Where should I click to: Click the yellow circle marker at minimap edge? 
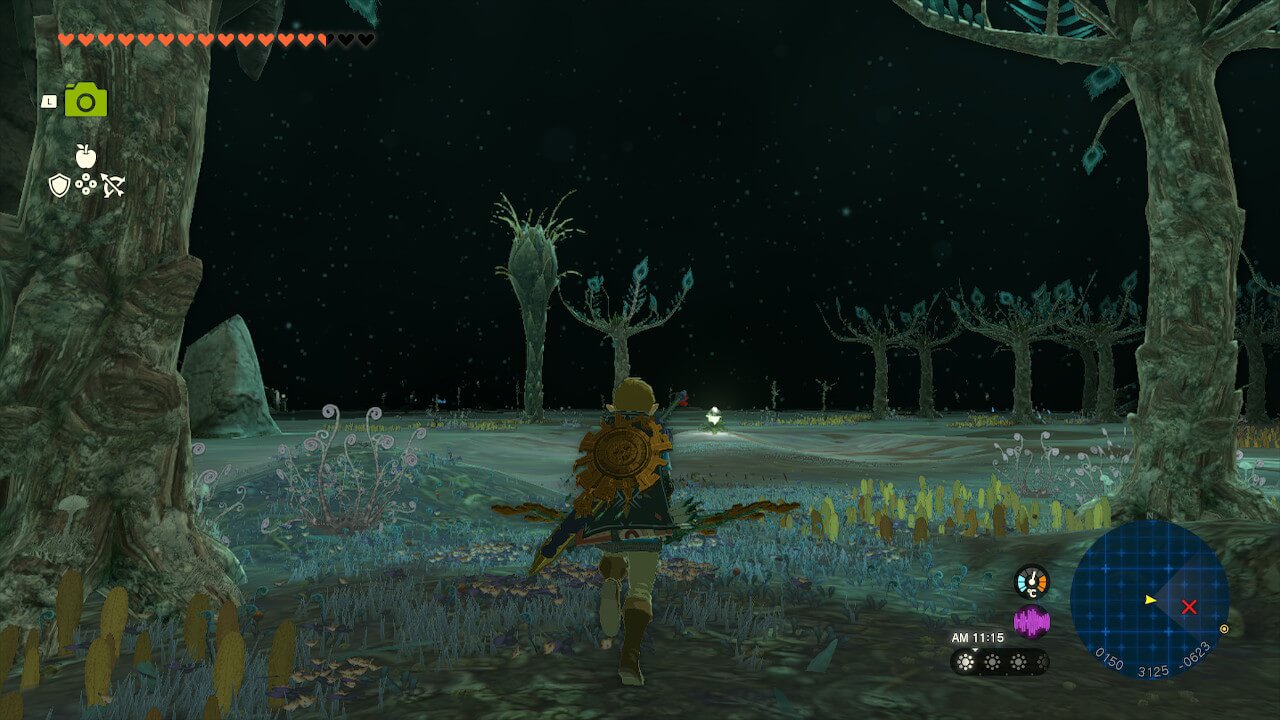coord(1225,629)
